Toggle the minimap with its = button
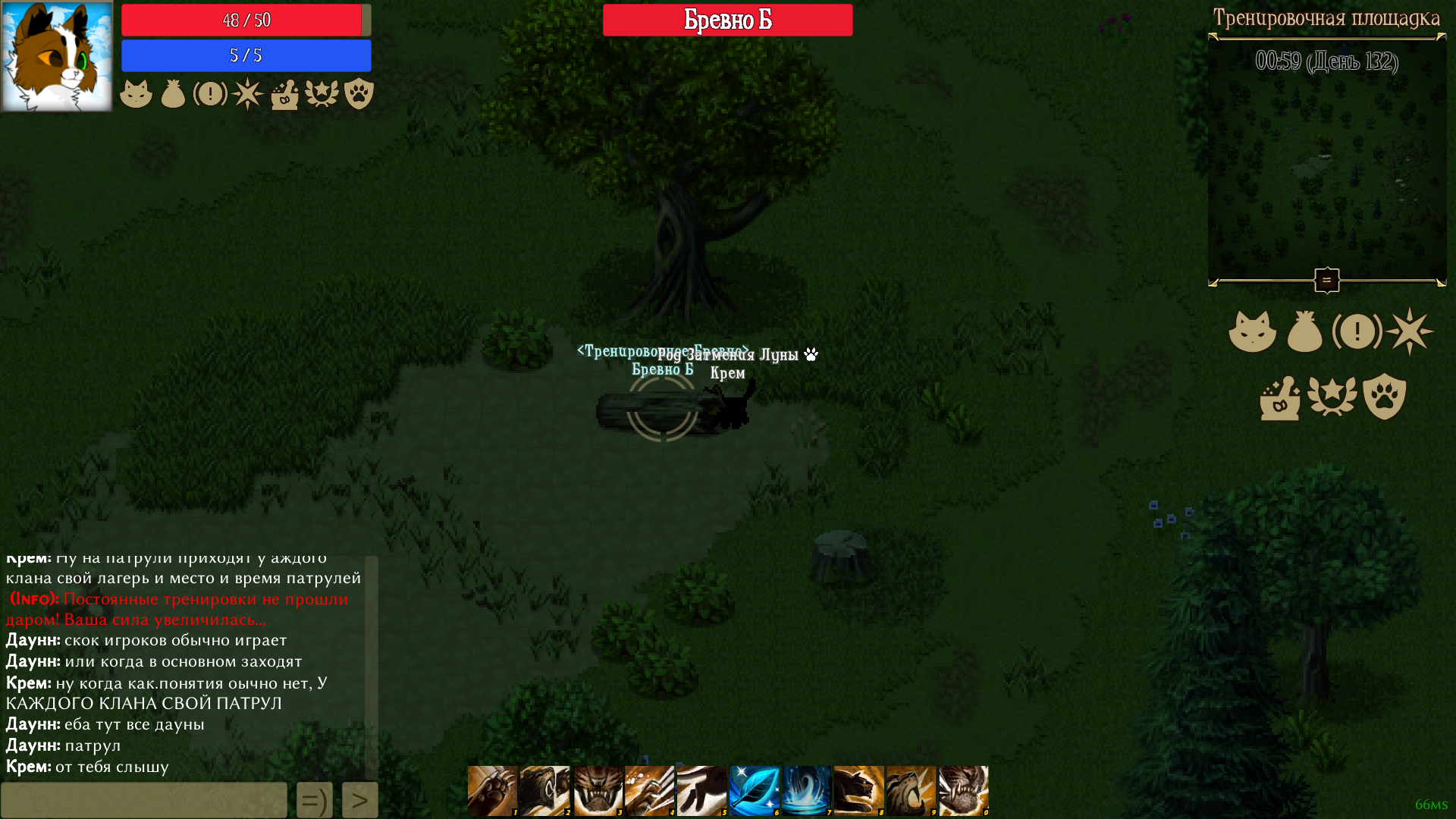 click(x=1327, y=281)
